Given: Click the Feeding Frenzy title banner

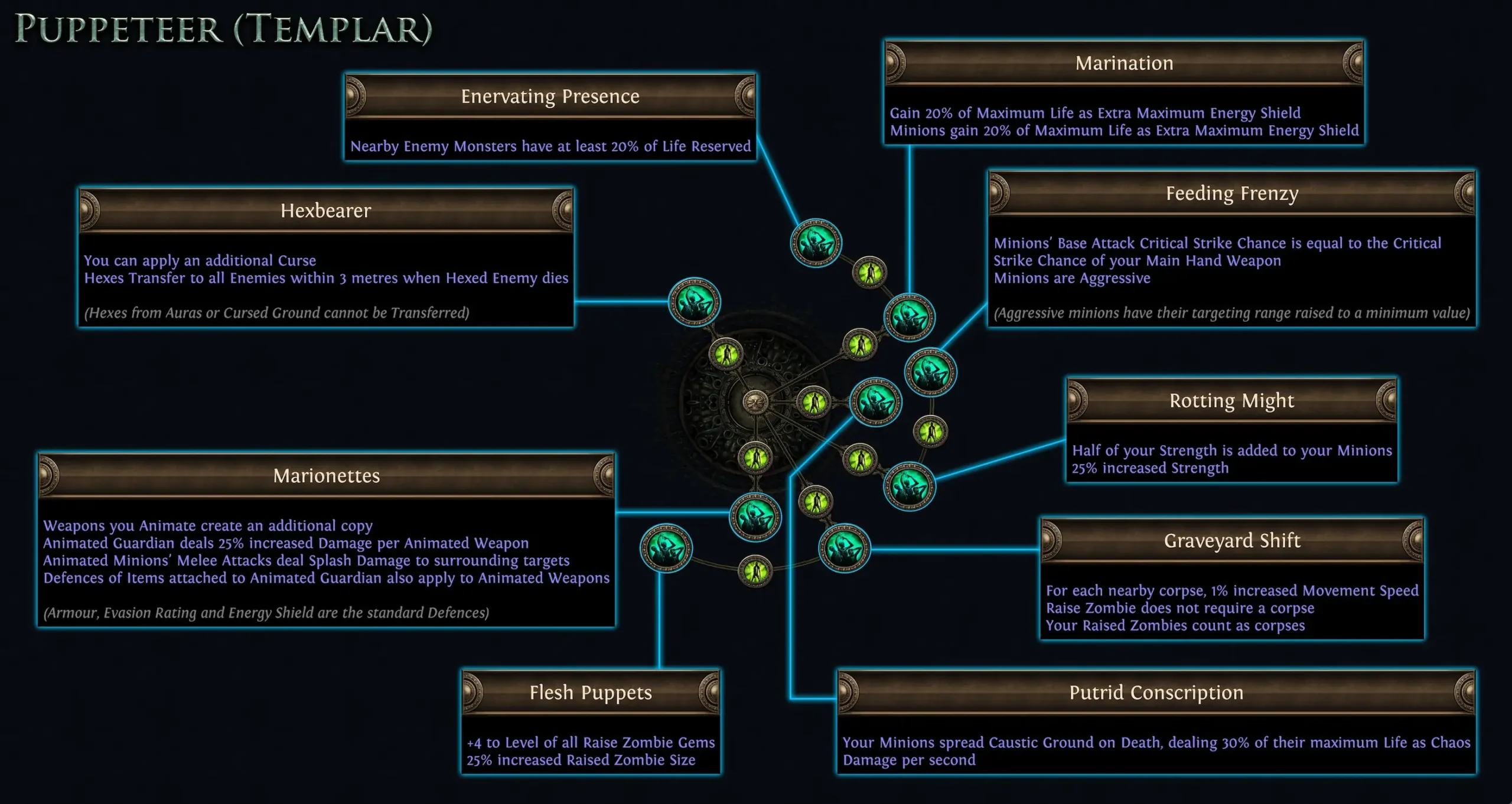Looking at the screenshot, I should 1231,193.
